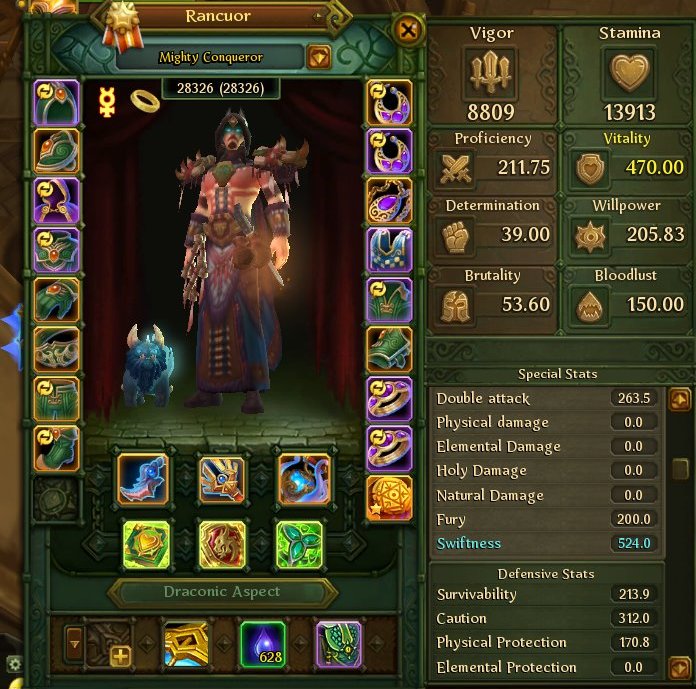This screenshot has height=689, width=696.
Task: Click the gold plus button on the empty slot
Action: pos(120,656)
